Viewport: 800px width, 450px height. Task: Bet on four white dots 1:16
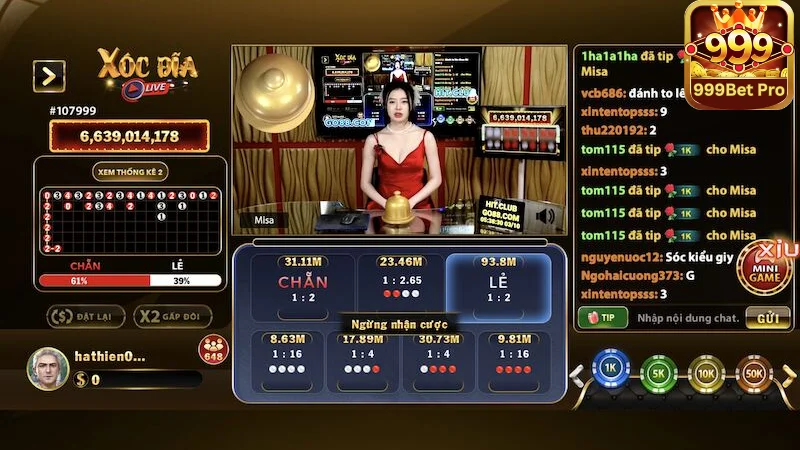click(288, 362)
